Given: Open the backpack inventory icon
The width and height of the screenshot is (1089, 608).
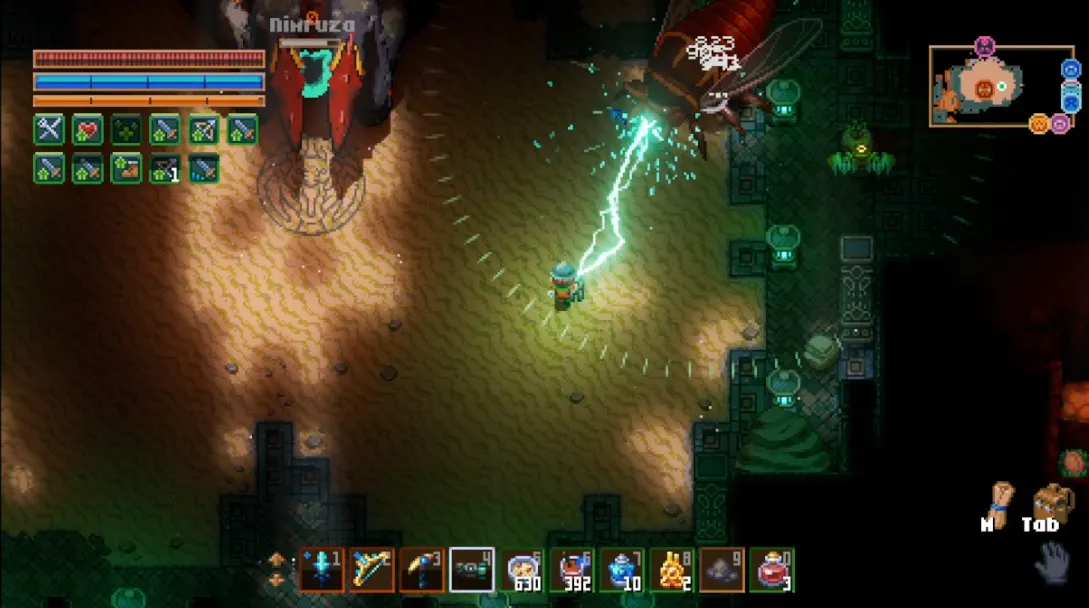Looking at the screenshot, I should point(1052,500).
